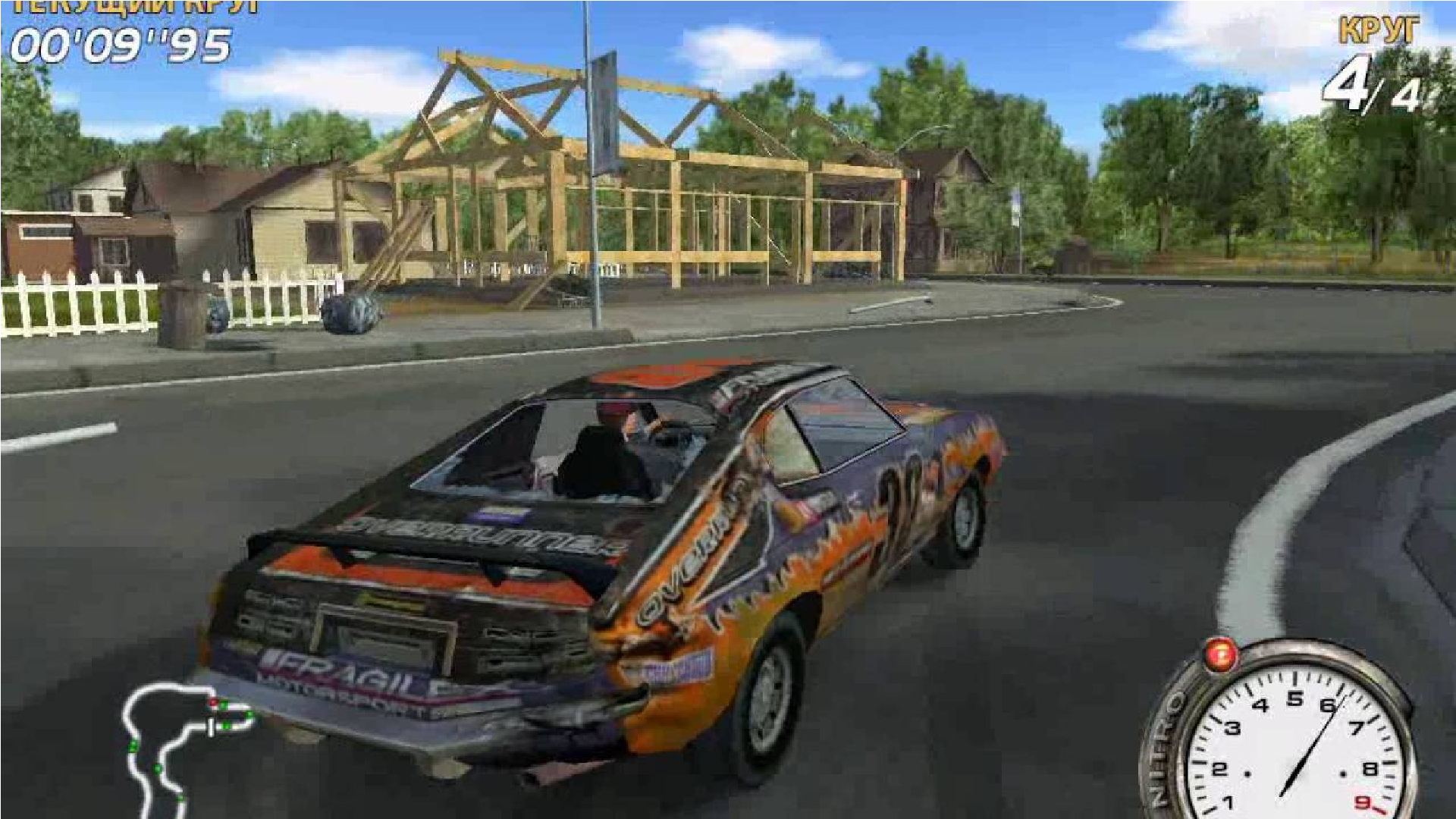Select the red warning light on tachometer
Viewport: 1456px width, 819px height.
1220,656
